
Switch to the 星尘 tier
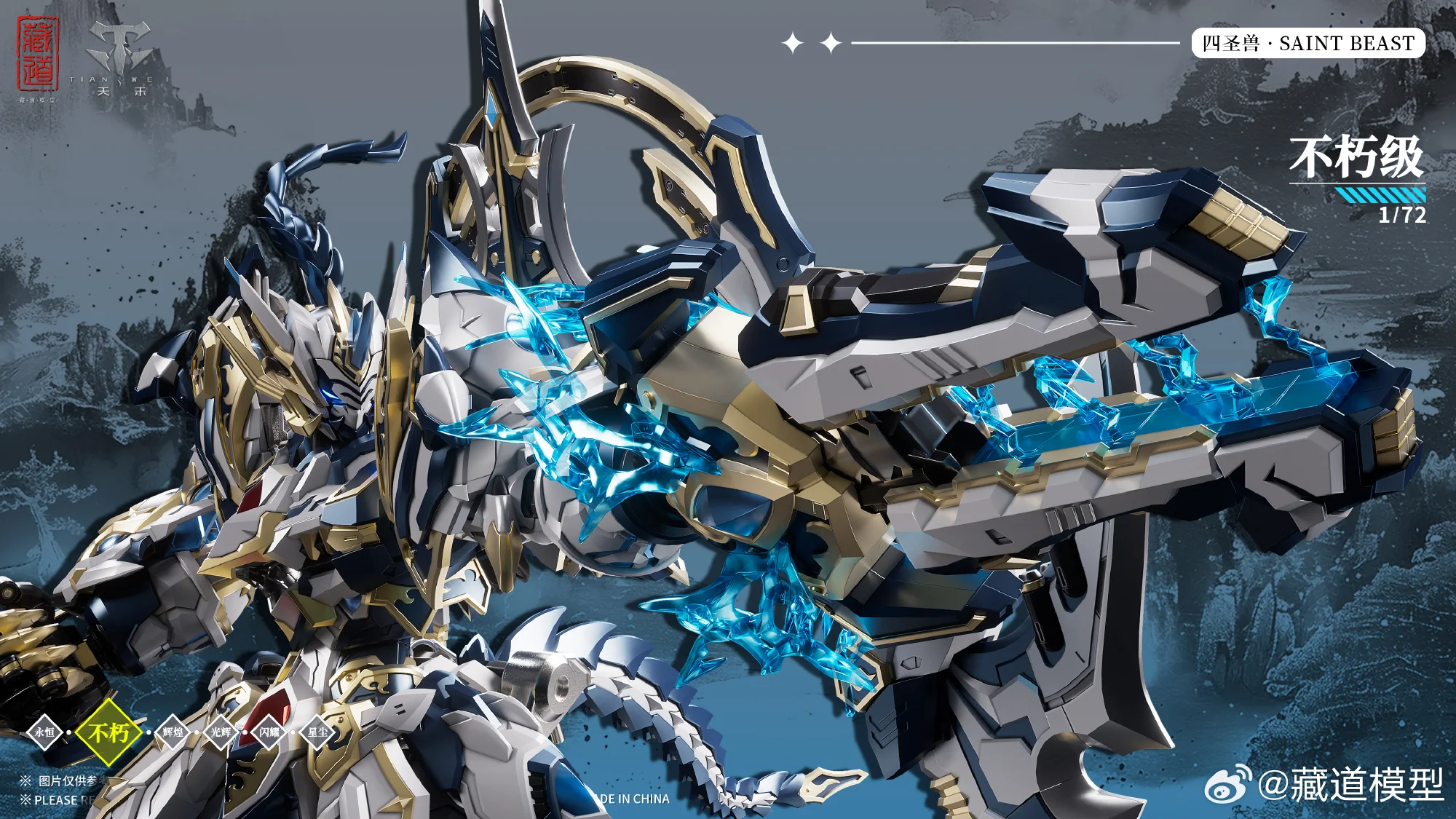317,732
